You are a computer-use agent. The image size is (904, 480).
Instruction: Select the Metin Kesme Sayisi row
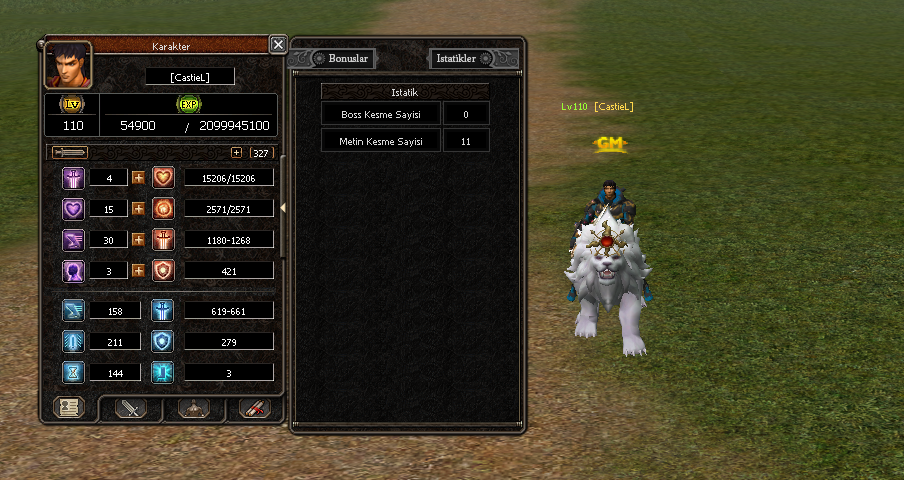[x=382, y=141]
